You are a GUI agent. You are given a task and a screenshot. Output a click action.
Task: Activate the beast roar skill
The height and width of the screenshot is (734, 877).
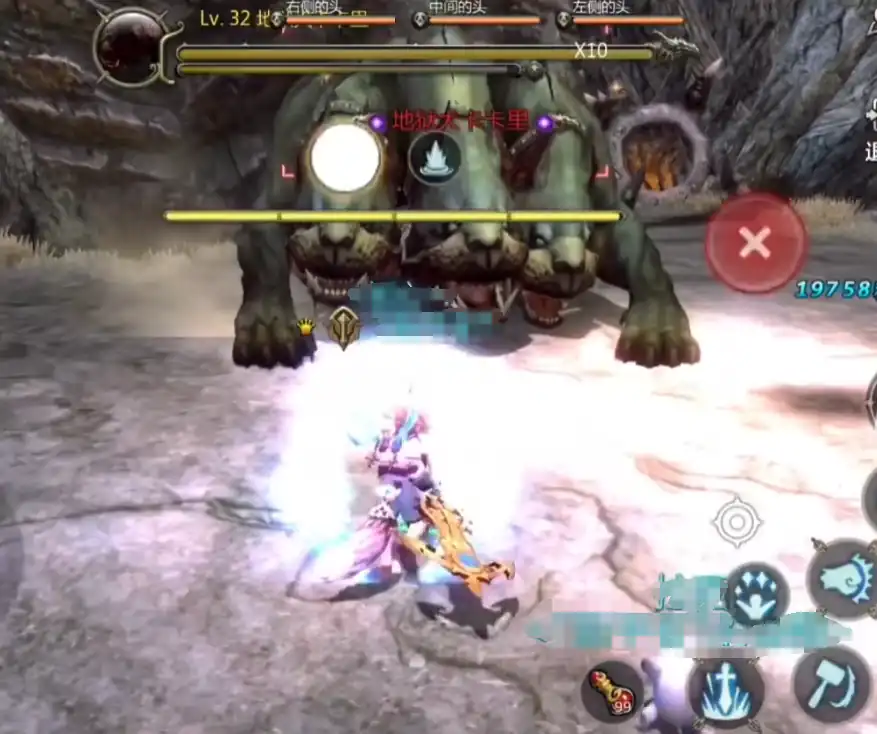pyautogui.click(x=842, y=578)
